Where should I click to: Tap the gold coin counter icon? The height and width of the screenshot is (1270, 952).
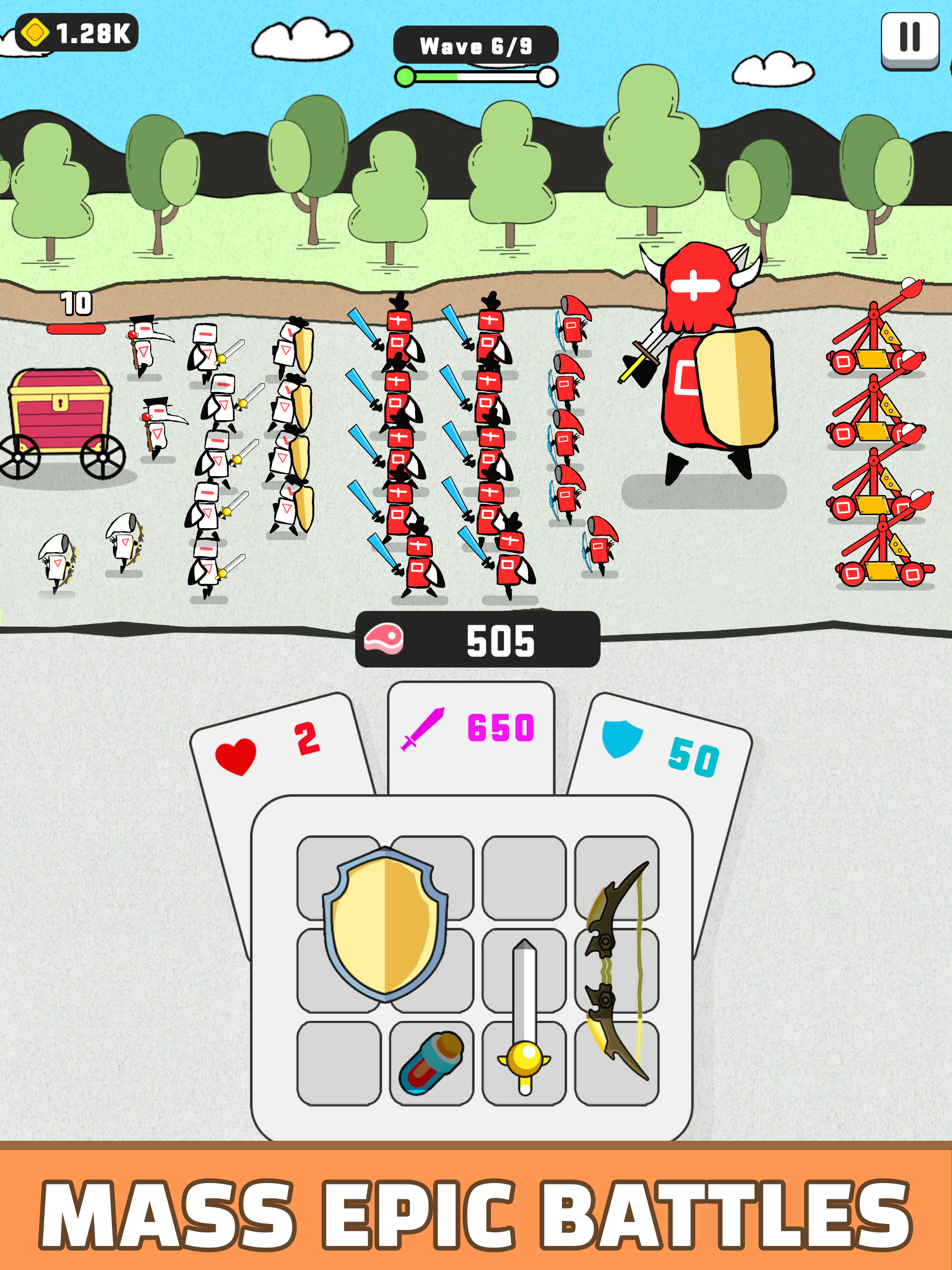pyautogui.click(x=34, y=33)
